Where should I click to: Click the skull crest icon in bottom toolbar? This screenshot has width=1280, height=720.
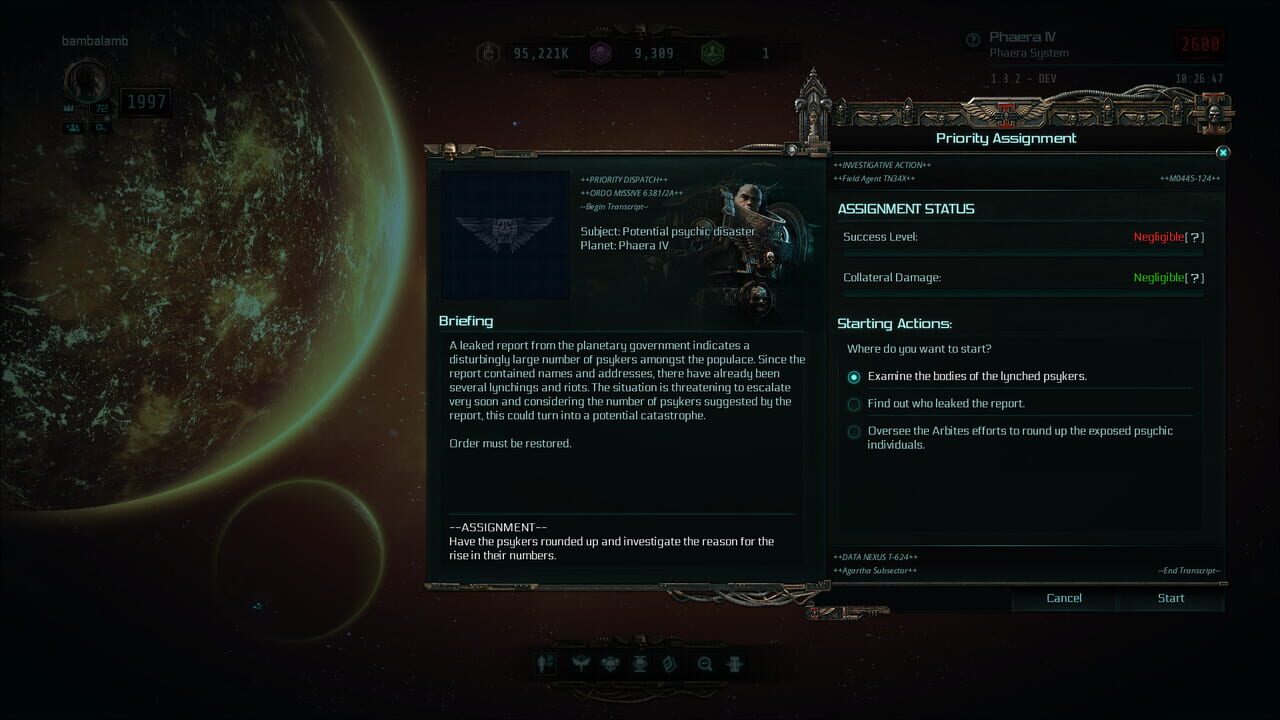(610, 664)
